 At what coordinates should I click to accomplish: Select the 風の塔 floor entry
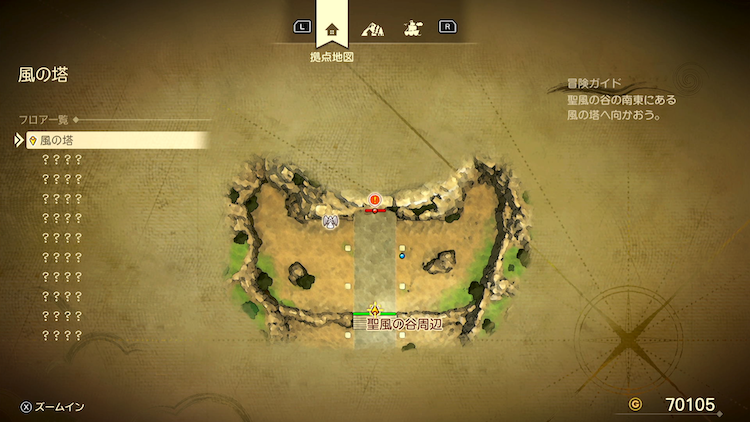click(x=110, y=141)
